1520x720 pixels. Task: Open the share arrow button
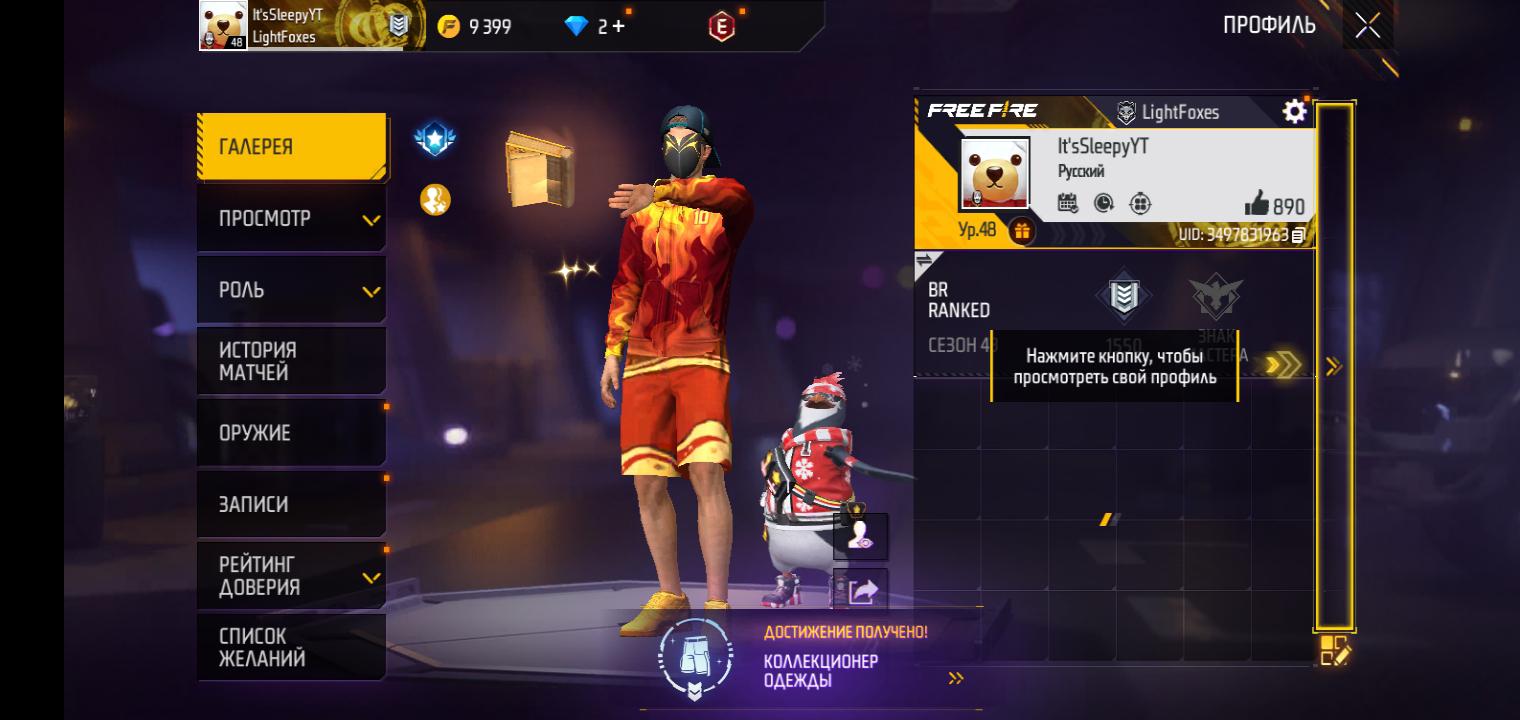(x=861, y=591)
